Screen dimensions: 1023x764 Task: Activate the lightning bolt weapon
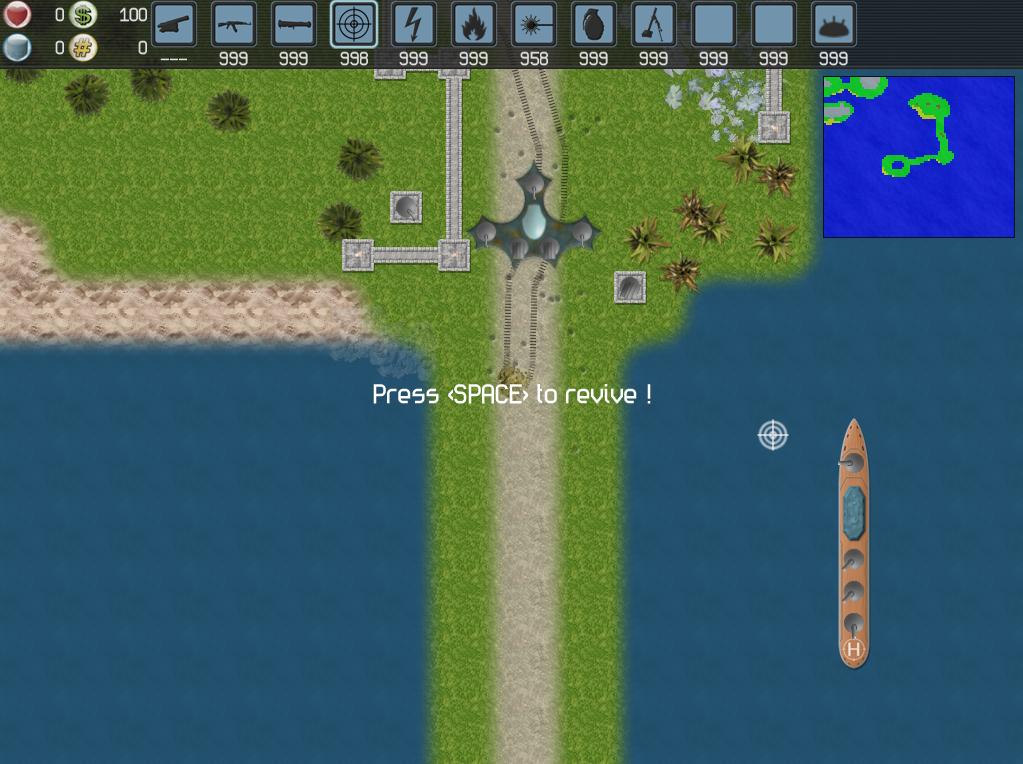click(x=414, y=25)
